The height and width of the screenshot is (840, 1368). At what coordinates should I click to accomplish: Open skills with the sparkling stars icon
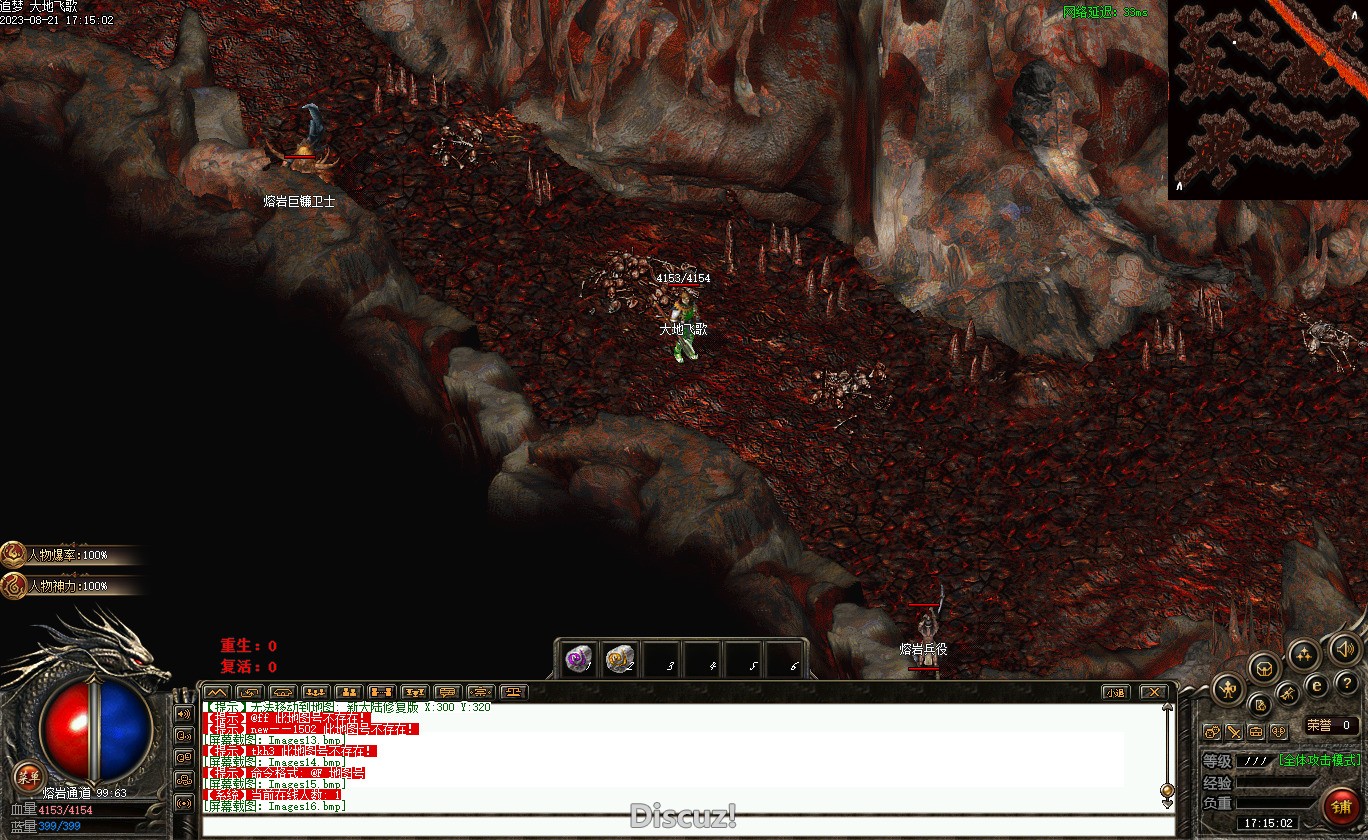[x=1302, y=656]
